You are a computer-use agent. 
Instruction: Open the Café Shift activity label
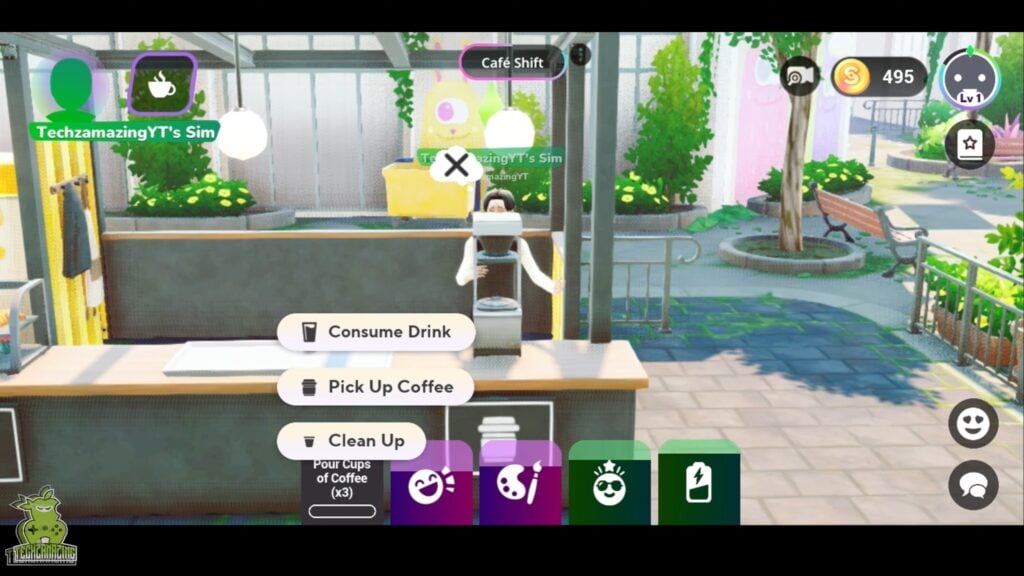coord(512,63)
